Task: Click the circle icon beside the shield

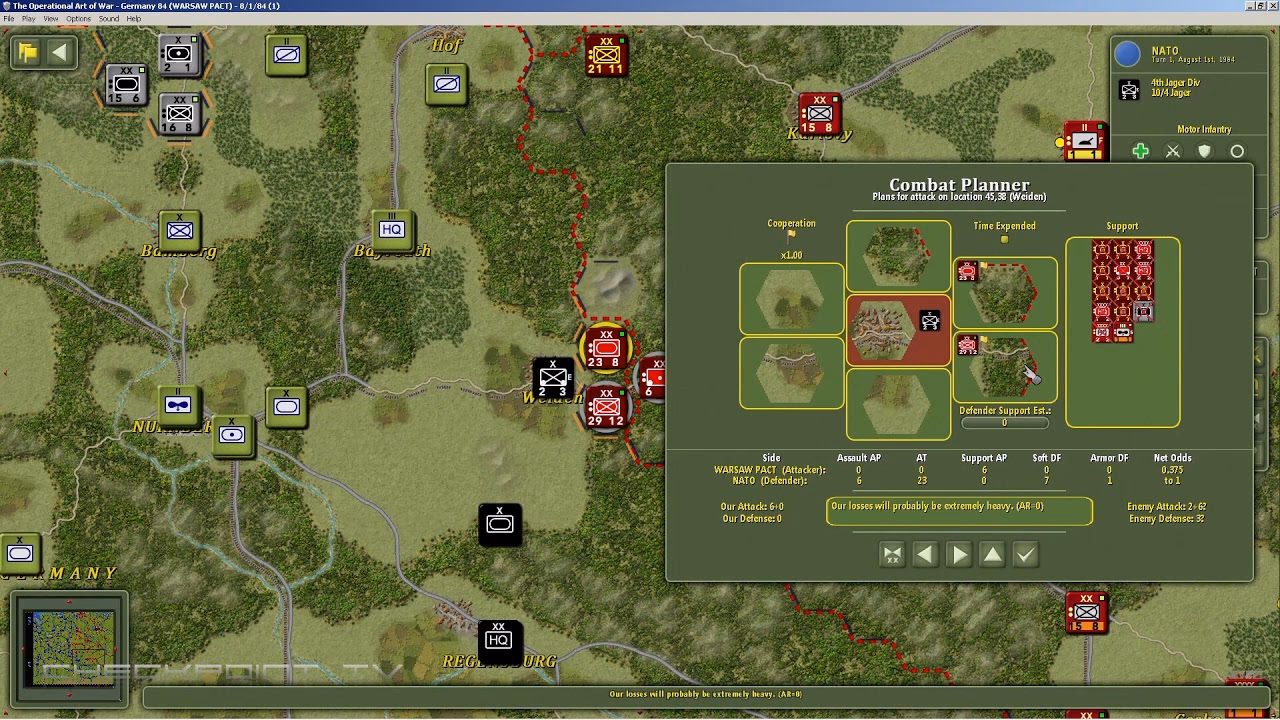Action: (1237, 151)
